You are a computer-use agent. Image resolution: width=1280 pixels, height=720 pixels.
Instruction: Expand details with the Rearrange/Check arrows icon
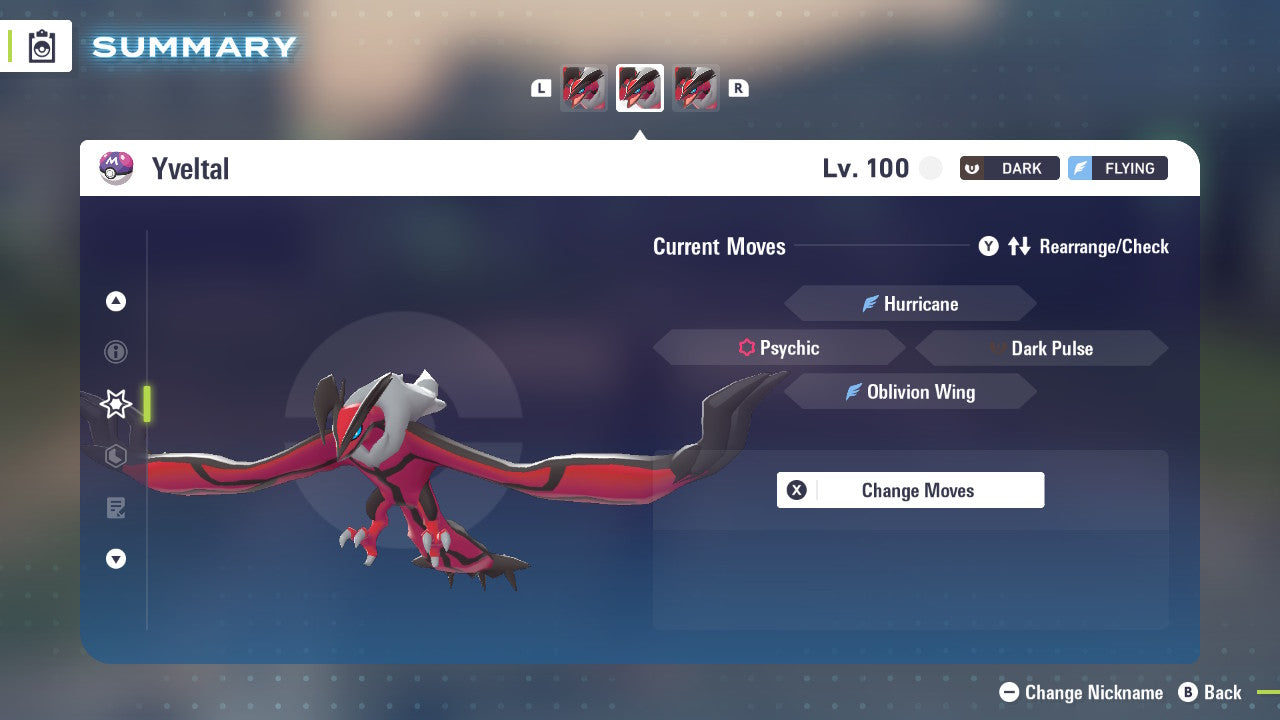(x=1018, y=246)
